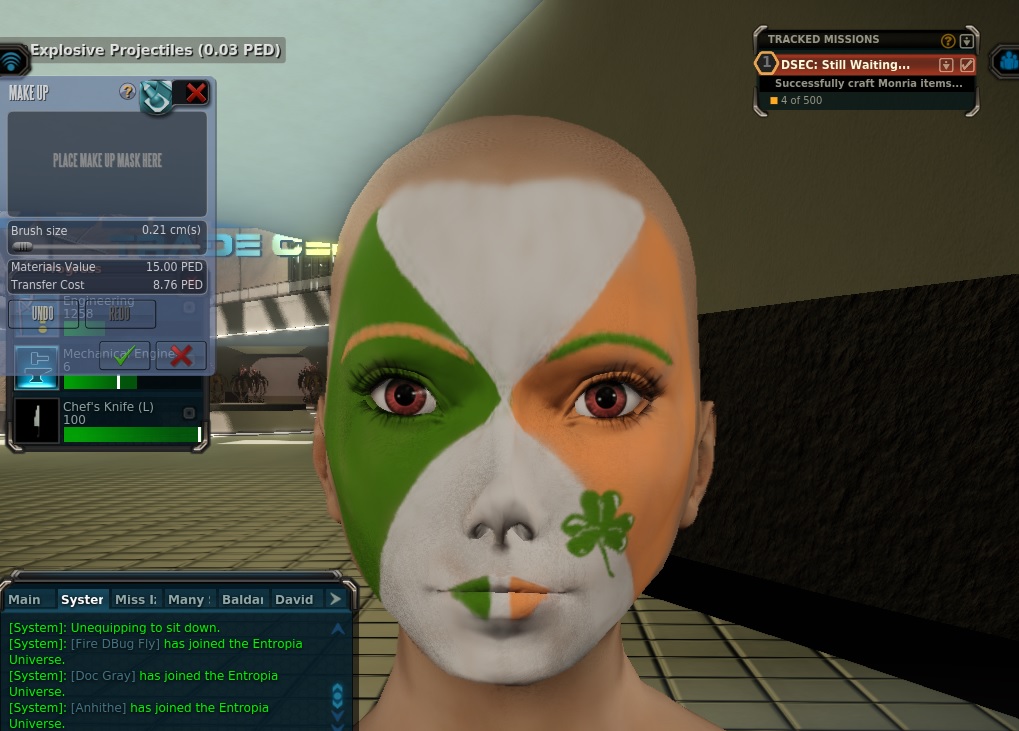Switch to the Baldar chat tab
Image resolution: width=1019 pixels, height=731 pixels.
click(242, 599)
